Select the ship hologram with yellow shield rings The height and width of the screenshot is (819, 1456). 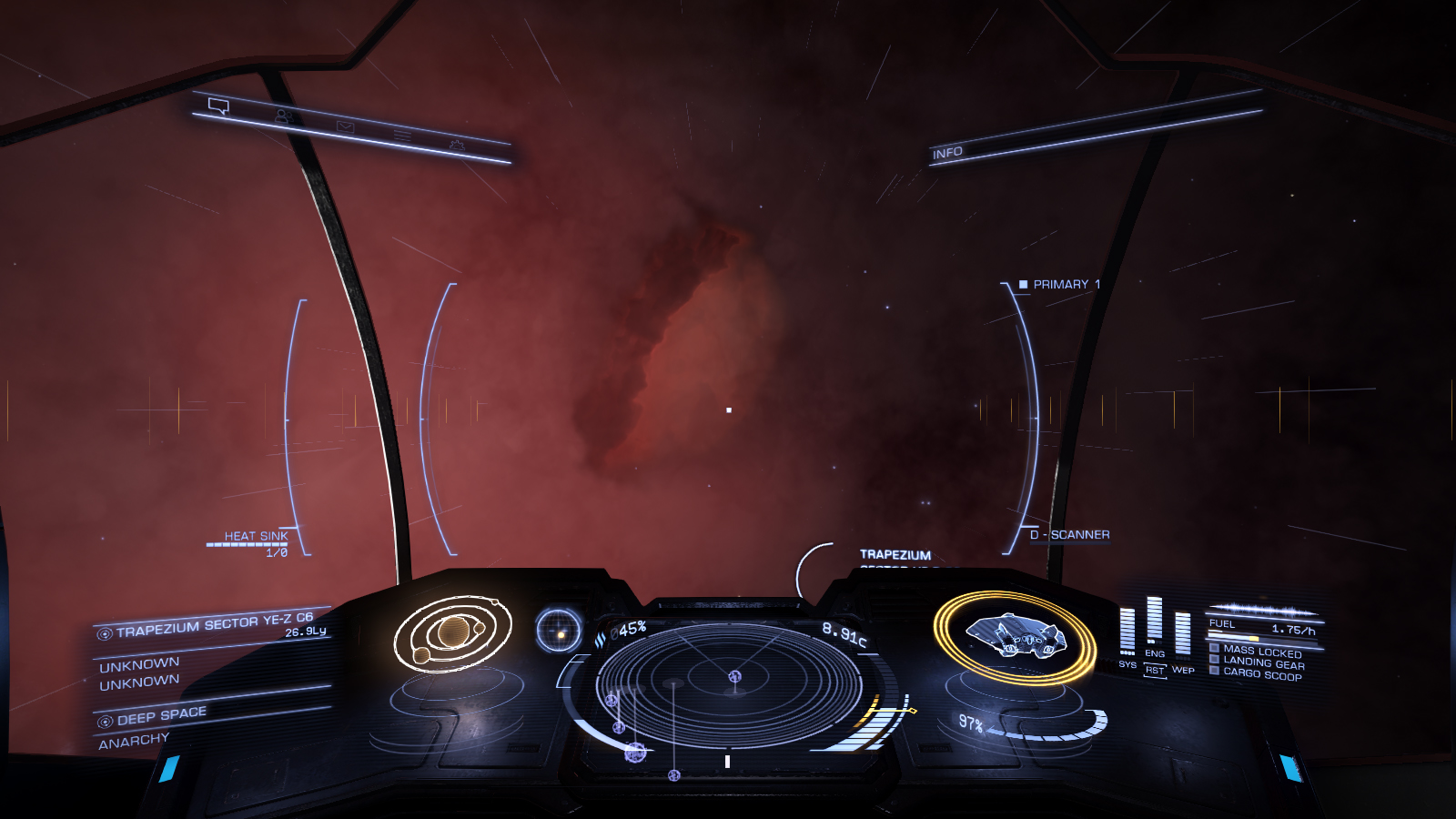[1014, 634]
